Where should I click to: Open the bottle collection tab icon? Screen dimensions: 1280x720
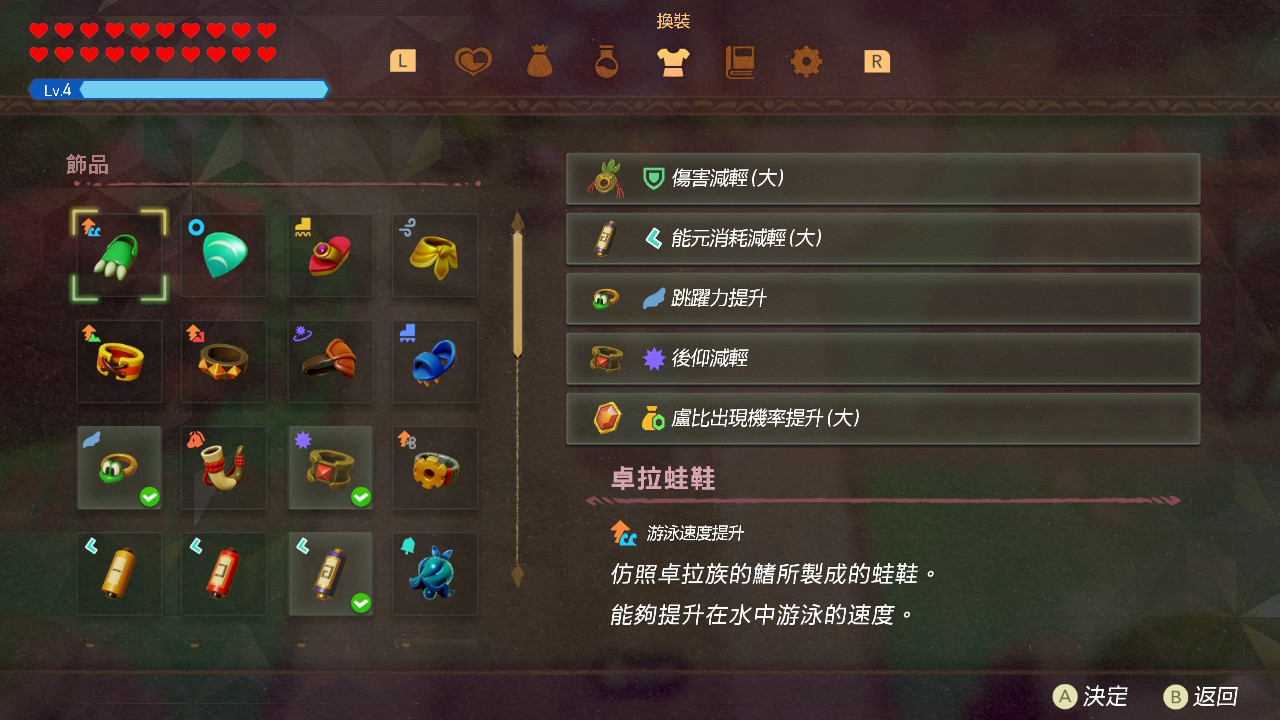605,61
